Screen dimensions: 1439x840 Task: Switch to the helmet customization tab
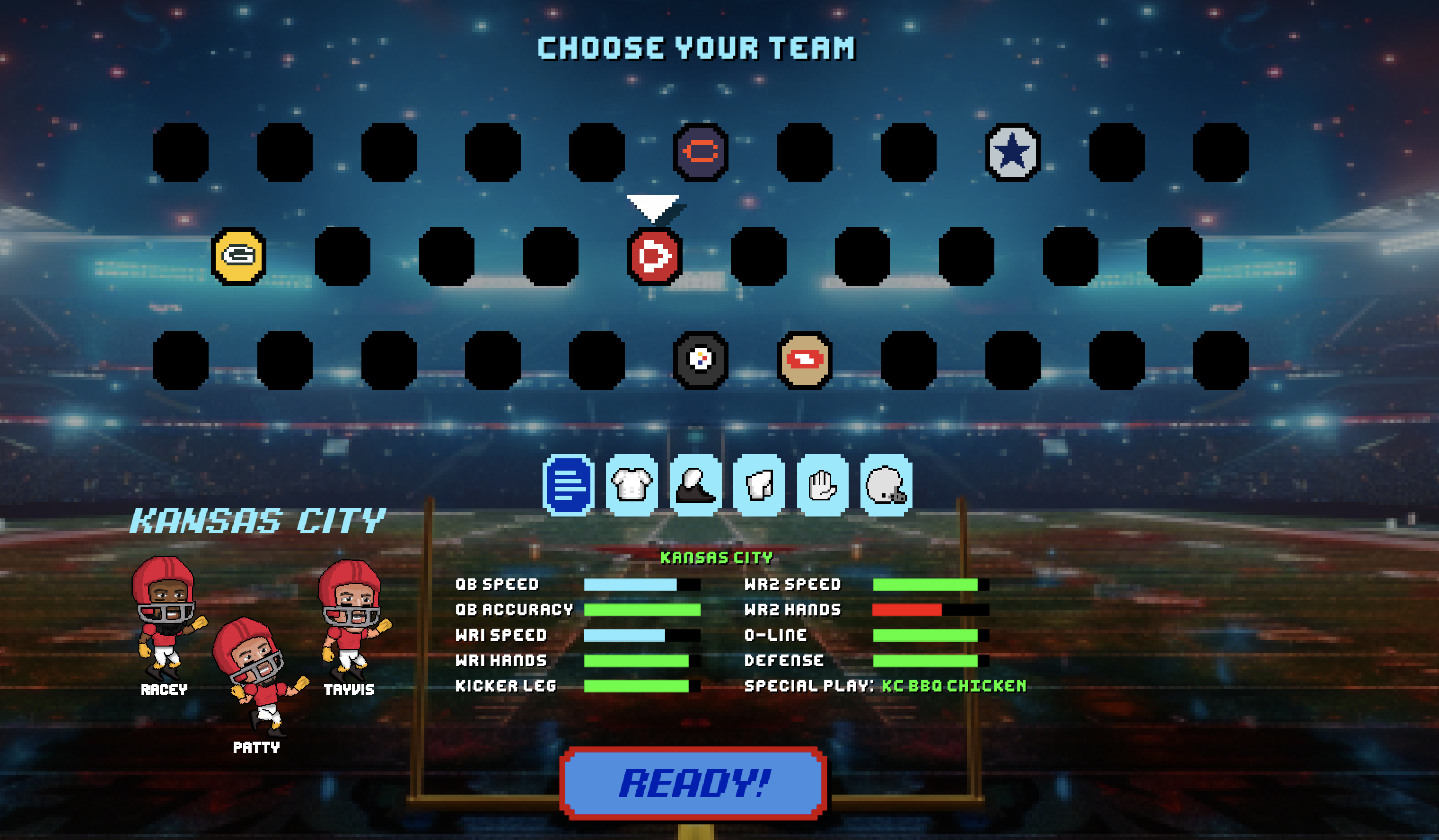click(886, 485)
